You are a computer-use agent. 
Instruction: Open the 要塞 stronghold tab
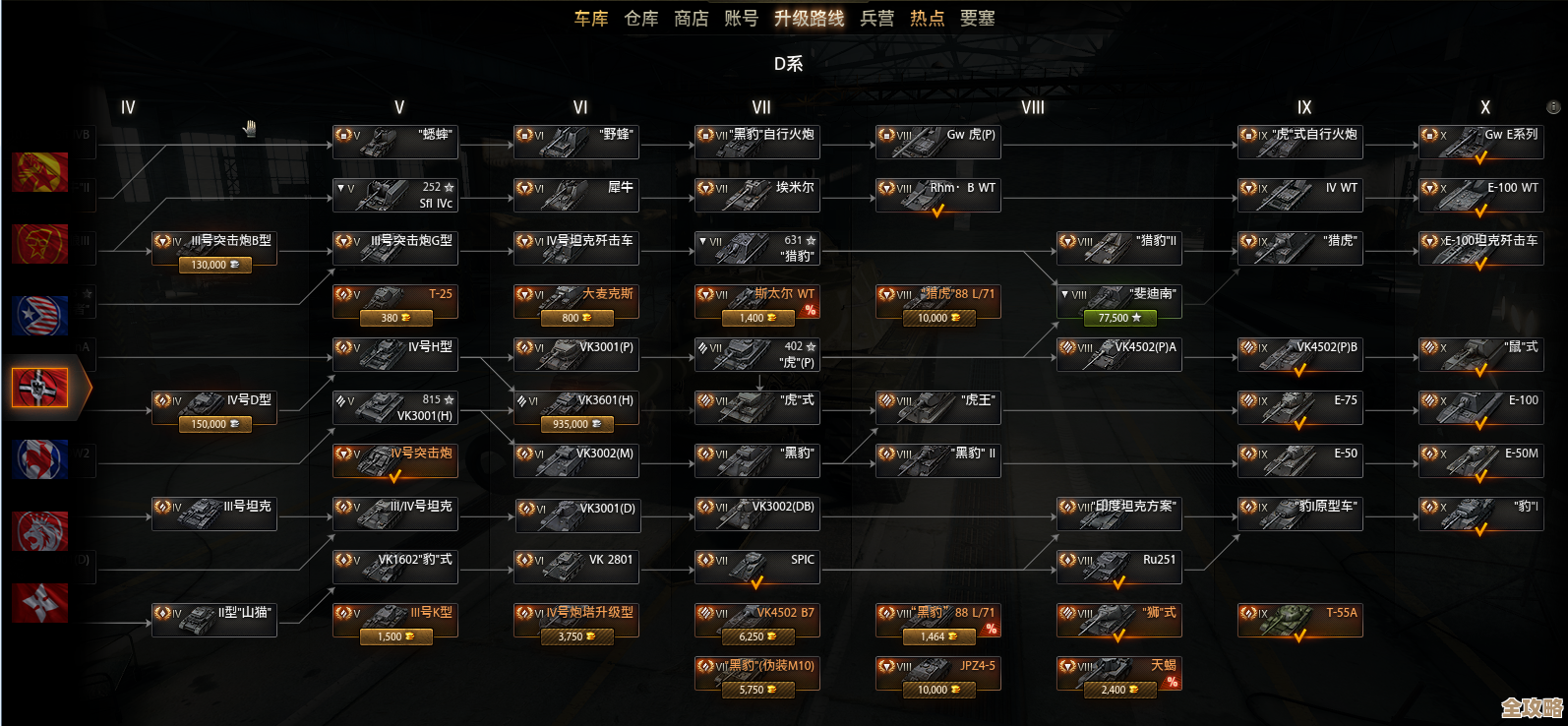(x=977, y=19)
